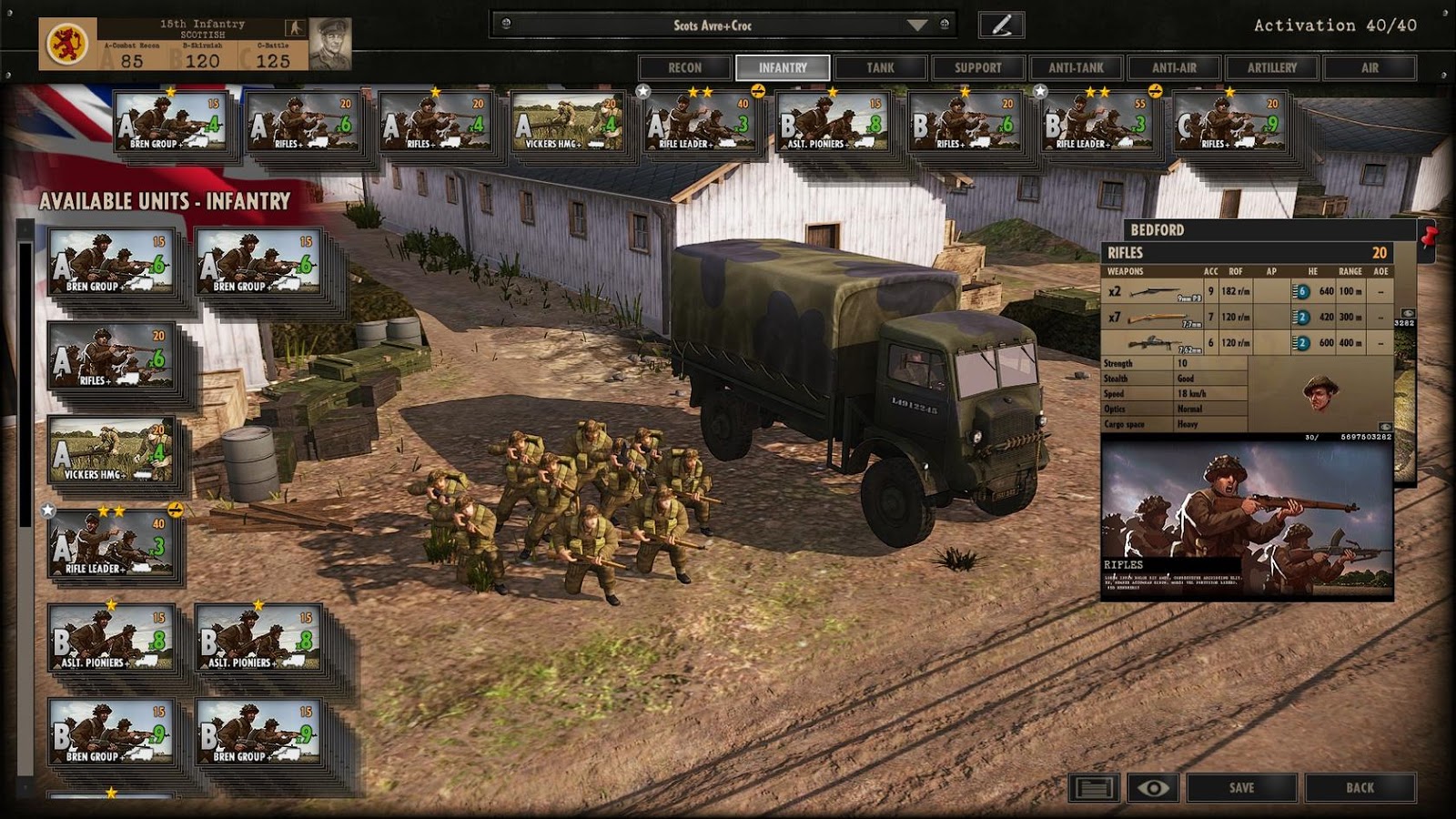Go back with the Back button

click(x=1360, y=788)
